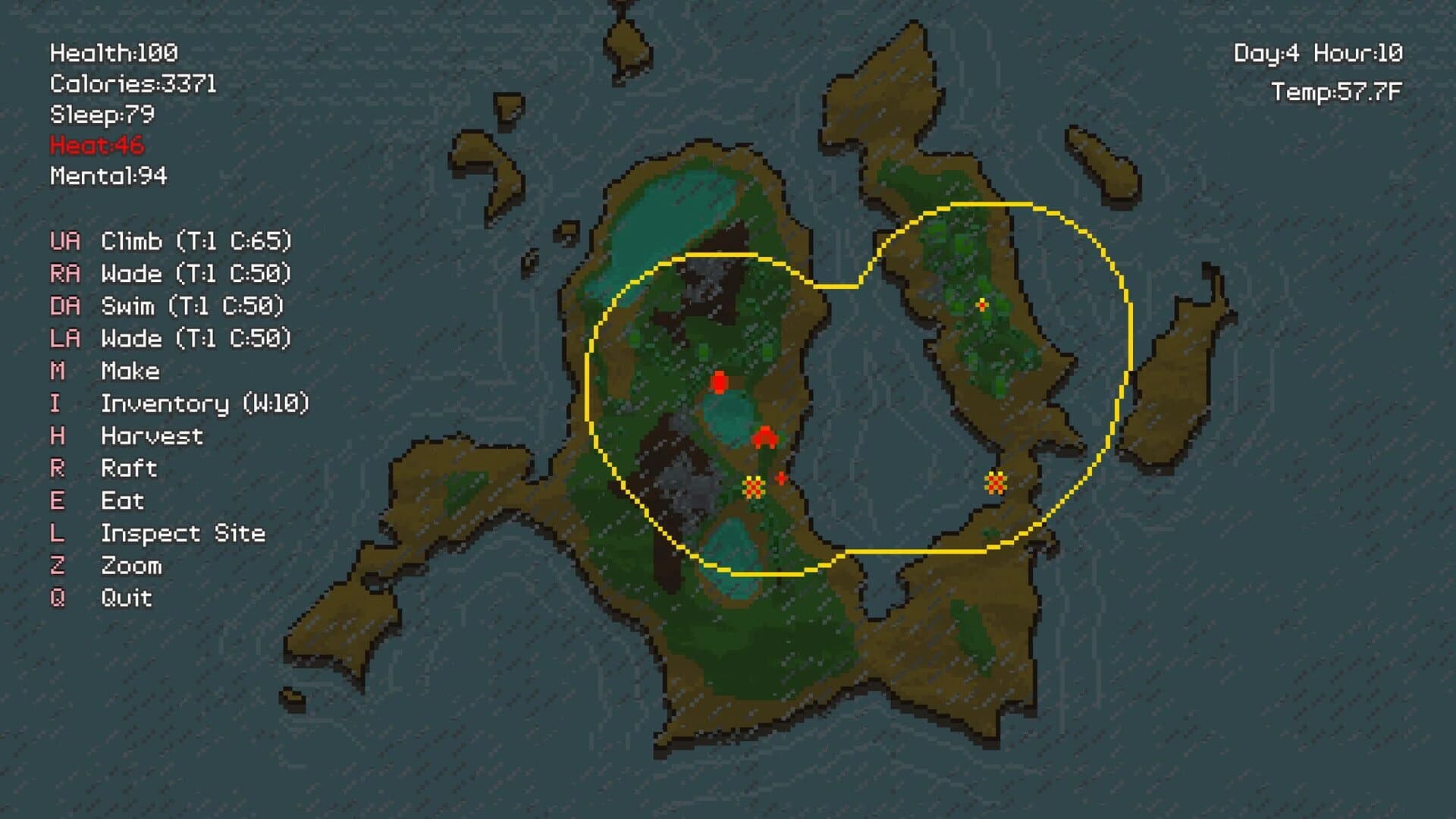Image resolution: width=1456 pixels, height=819 pixels.
Task: Activate the Harvest command
Action: pos(150,436)
